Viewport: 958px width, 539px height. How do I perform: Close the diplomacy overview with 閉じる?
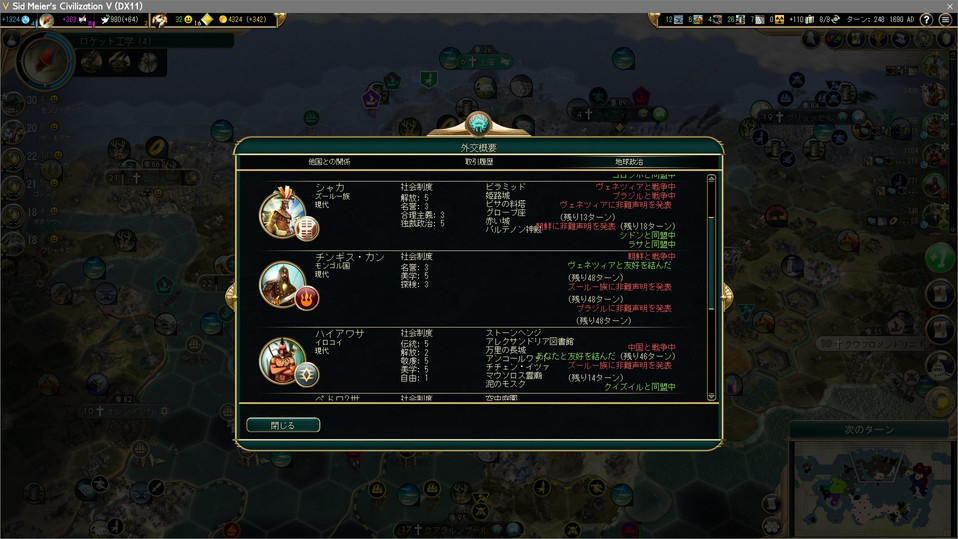pos(283,425)
